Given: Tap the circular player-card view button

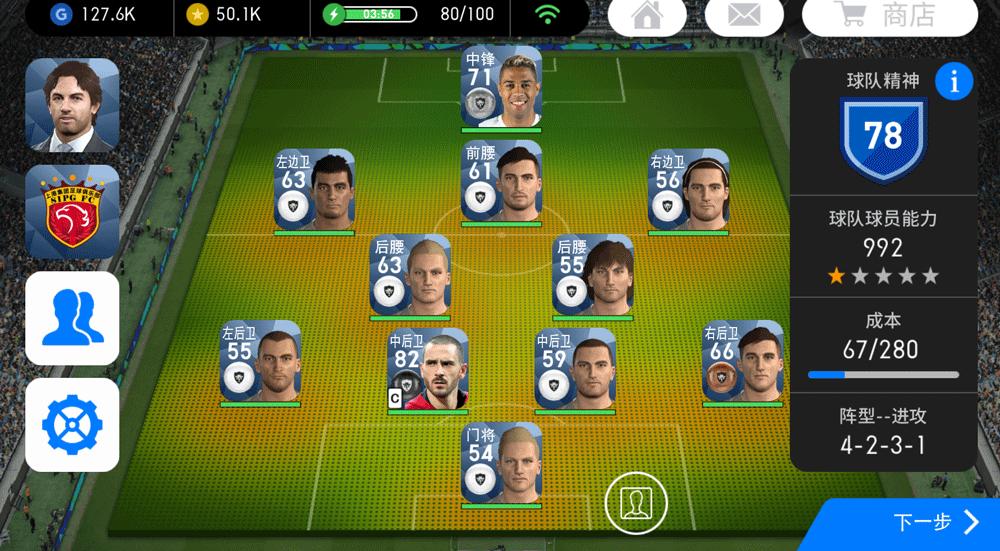Looking at the screenshot, I should (636, 500).
